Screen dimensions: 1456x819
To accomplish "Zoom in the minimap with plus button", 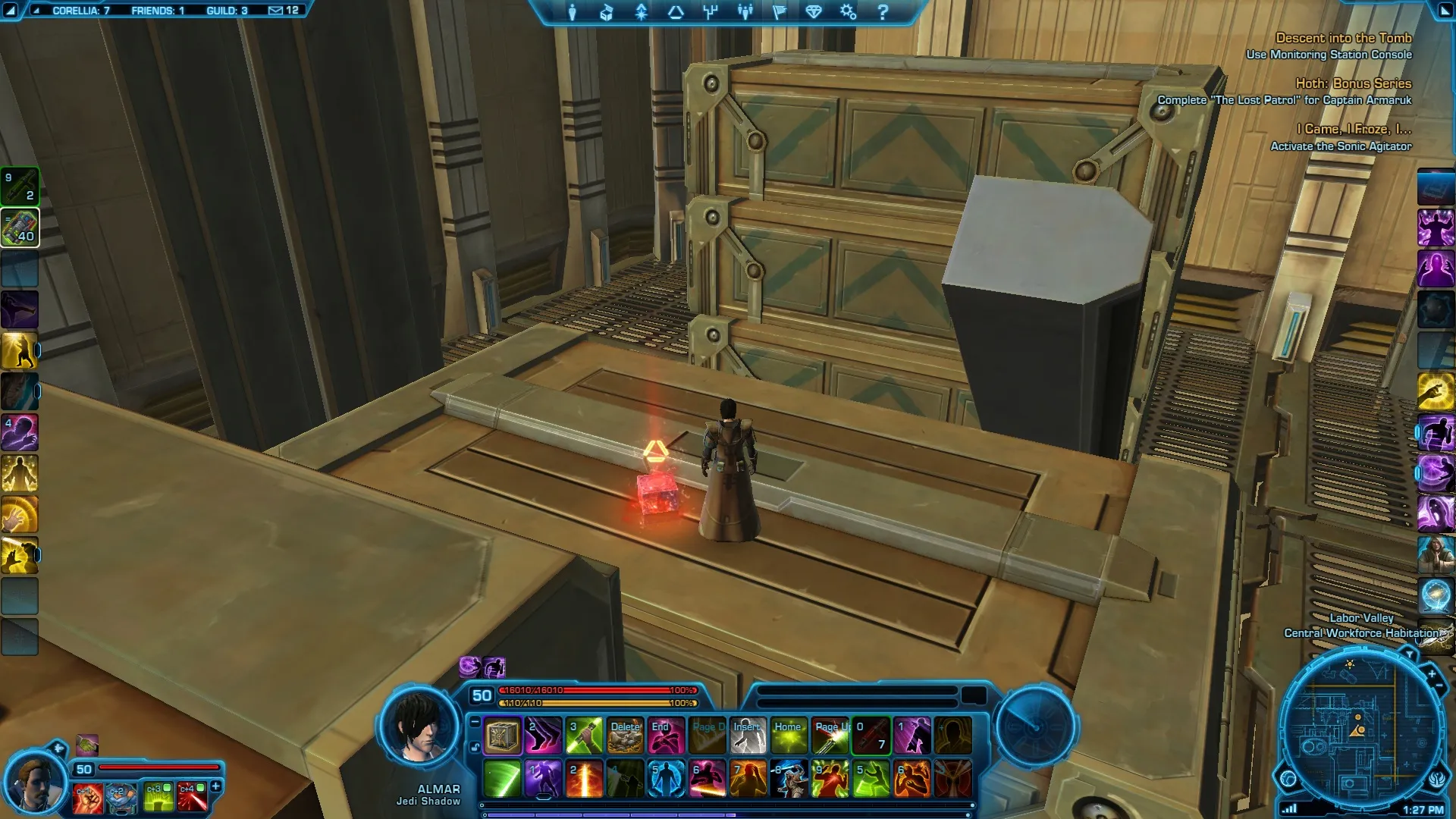I will pos(1431,673).
